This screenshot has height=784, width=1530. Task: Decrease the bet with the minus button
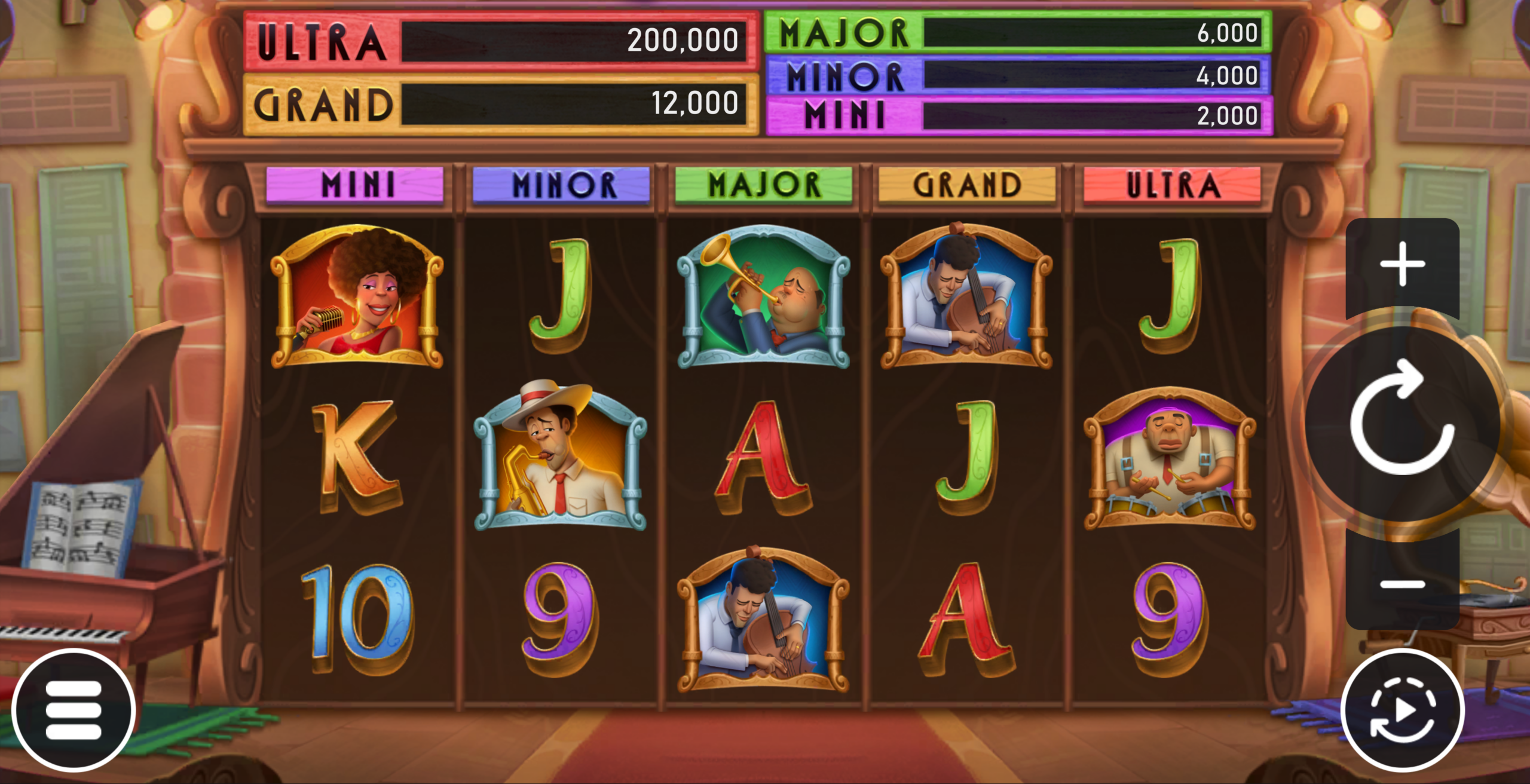coord(1402,583)
